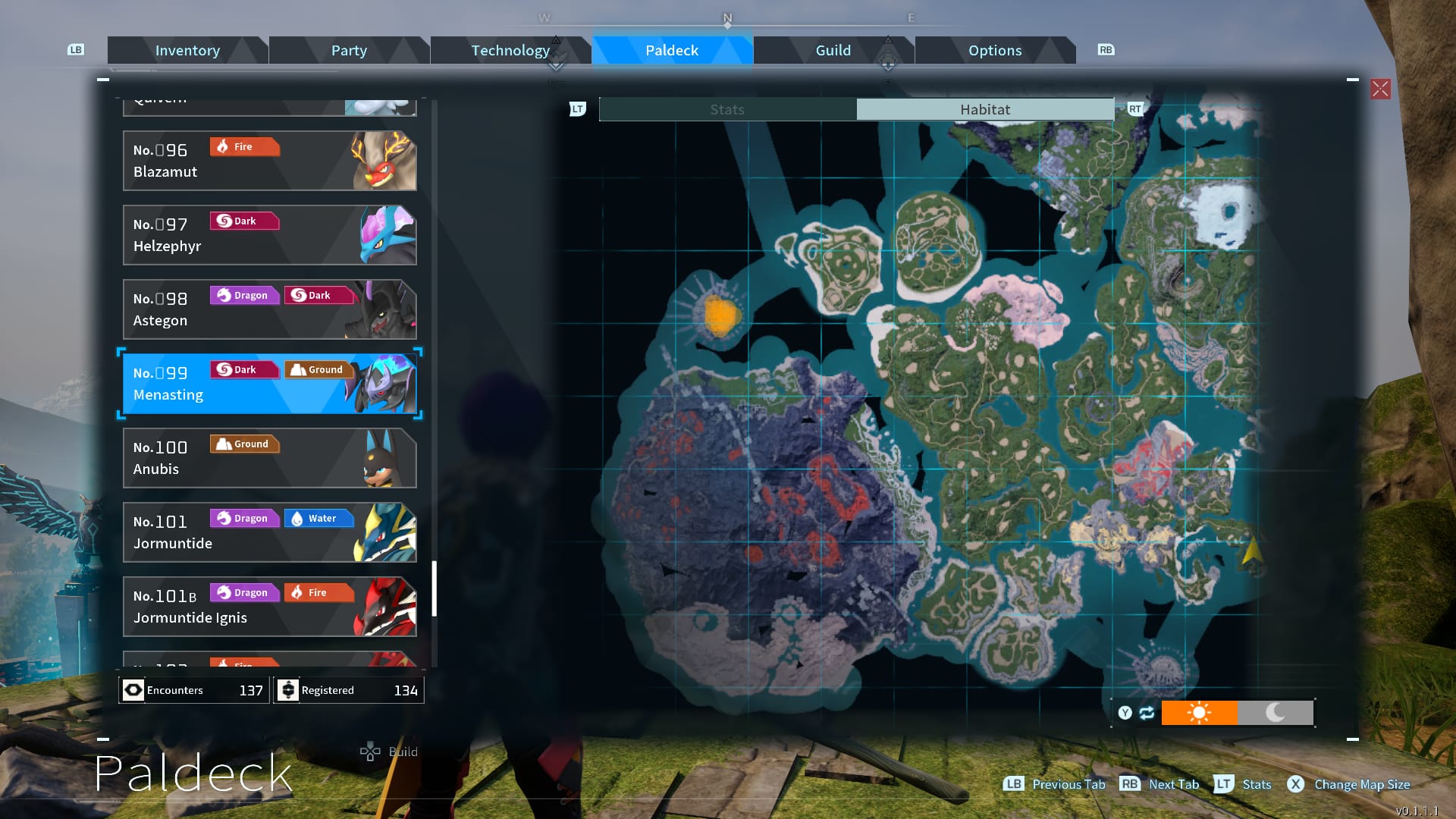
Task: Click the Previous Tab button
Action: (x=1054, y=785)
